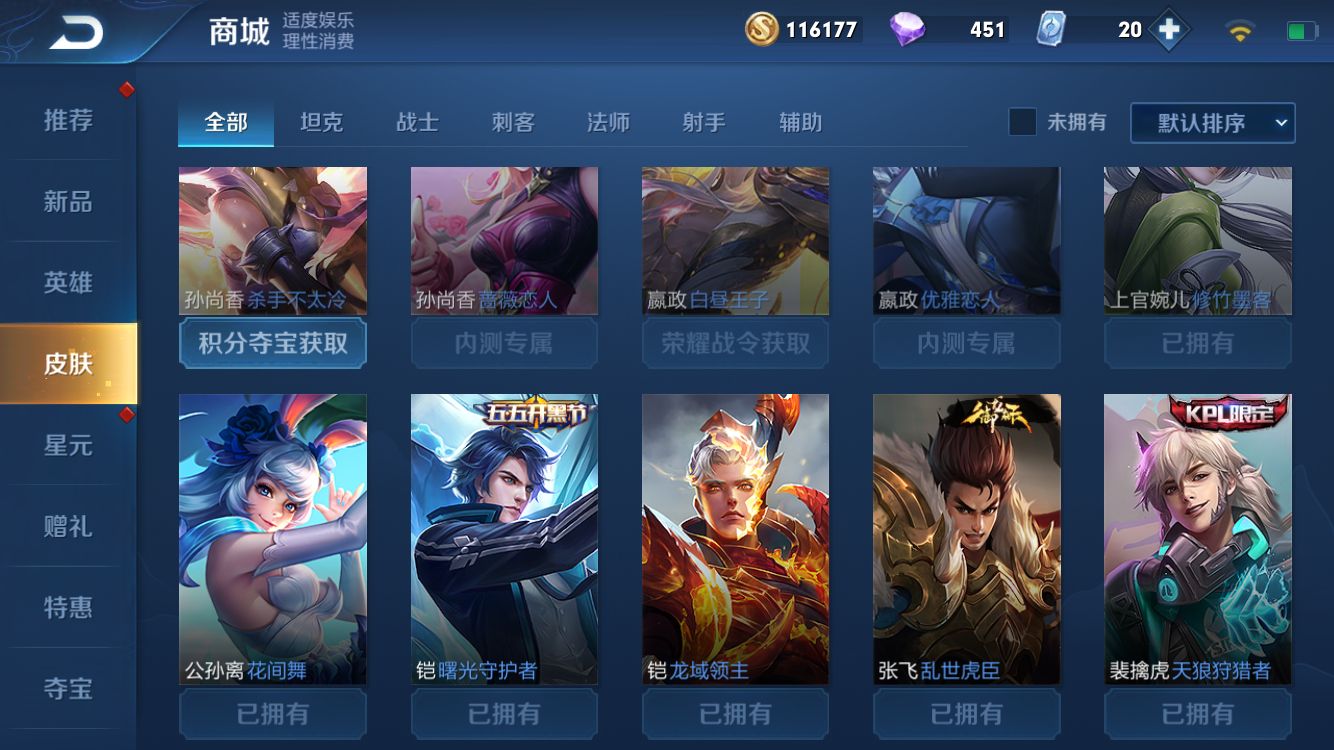1334x750 pixels.
Task: Click the 荣耀战令获取 button under 嬴政
Action: pos(735,344)
